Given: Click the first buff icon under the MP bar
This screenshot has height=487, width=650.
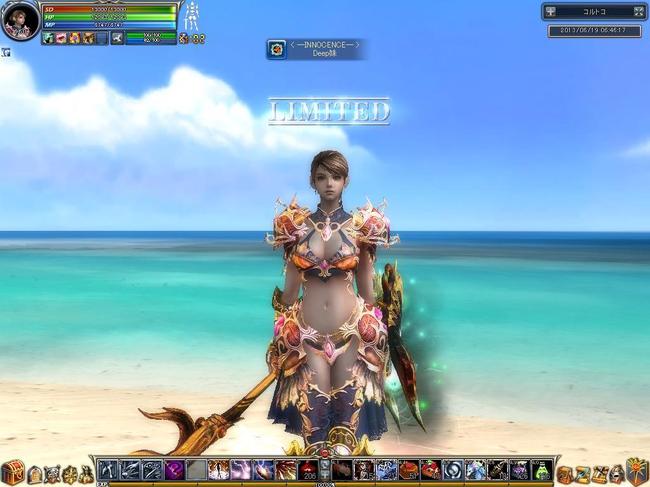Looking at the screenshot, I should click(x=48, y=38).
